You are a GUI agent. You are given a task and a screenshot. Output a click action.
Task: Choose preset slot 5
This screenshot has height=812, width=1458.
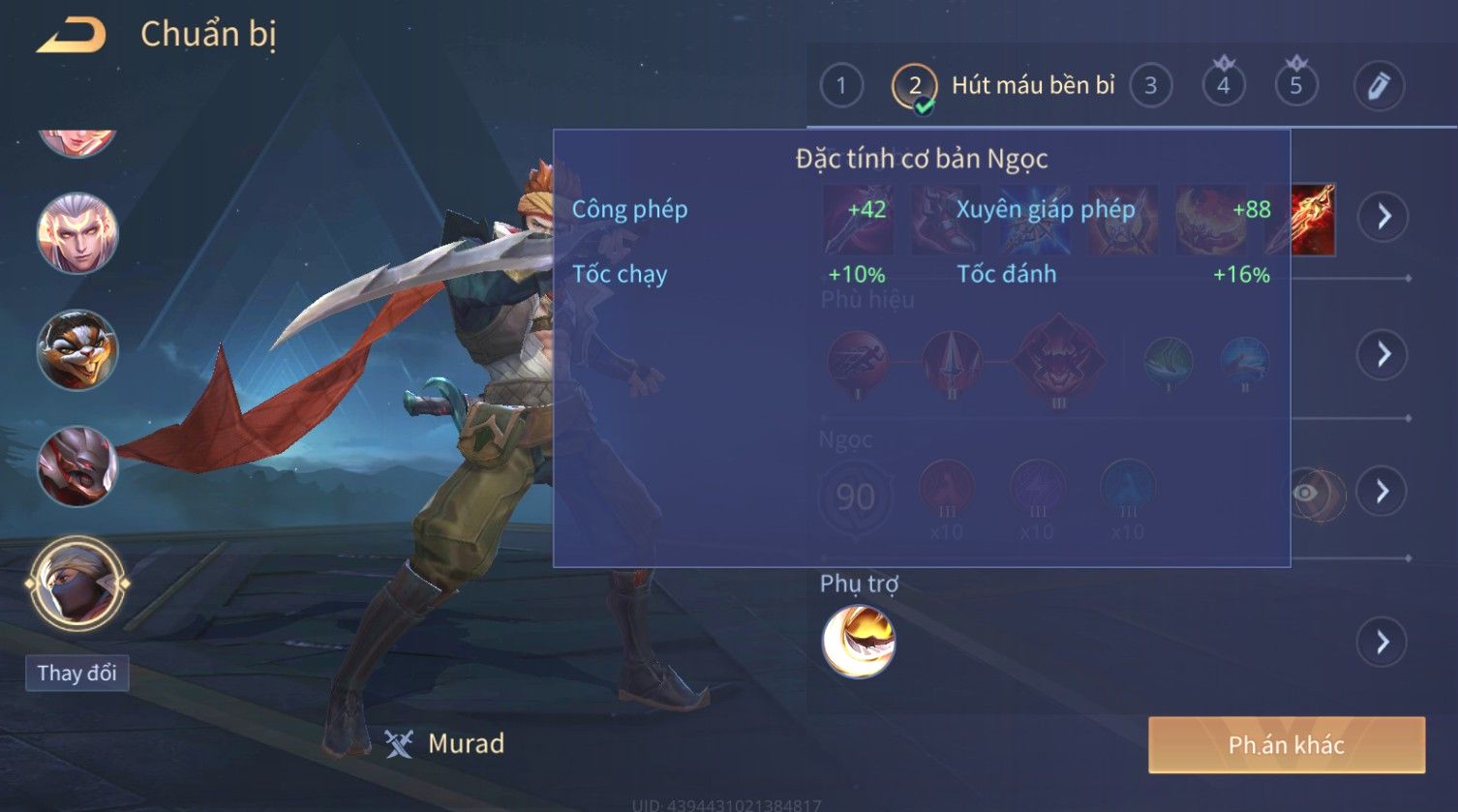[x=1295, y=86]
